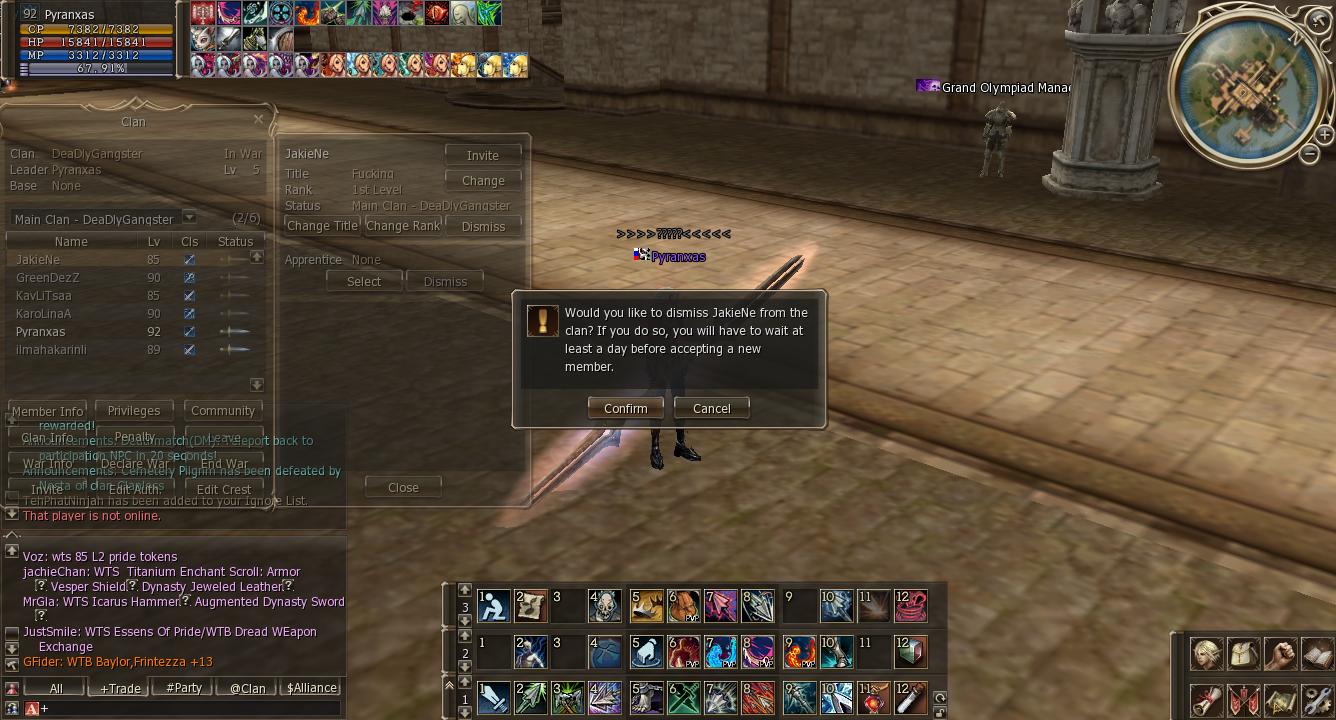Image resolution: width=1336 pixels, height=720 pixels.
Task: Choose KaroLinaA from the clan roster
Action: pyautogui.click(x=44, y=314)
